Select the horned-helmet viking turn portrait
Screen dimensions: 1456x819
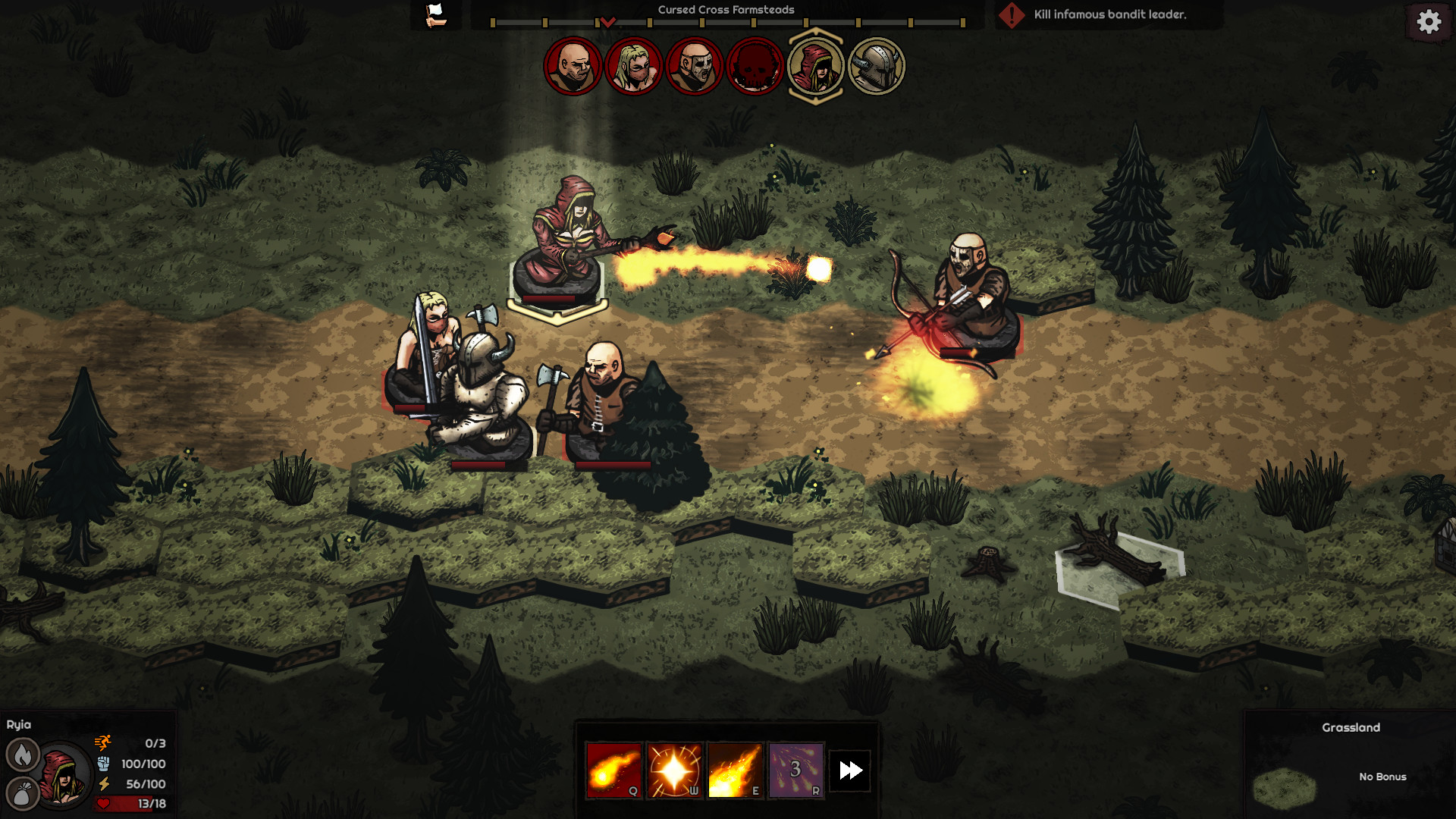(x=877, y=67)
